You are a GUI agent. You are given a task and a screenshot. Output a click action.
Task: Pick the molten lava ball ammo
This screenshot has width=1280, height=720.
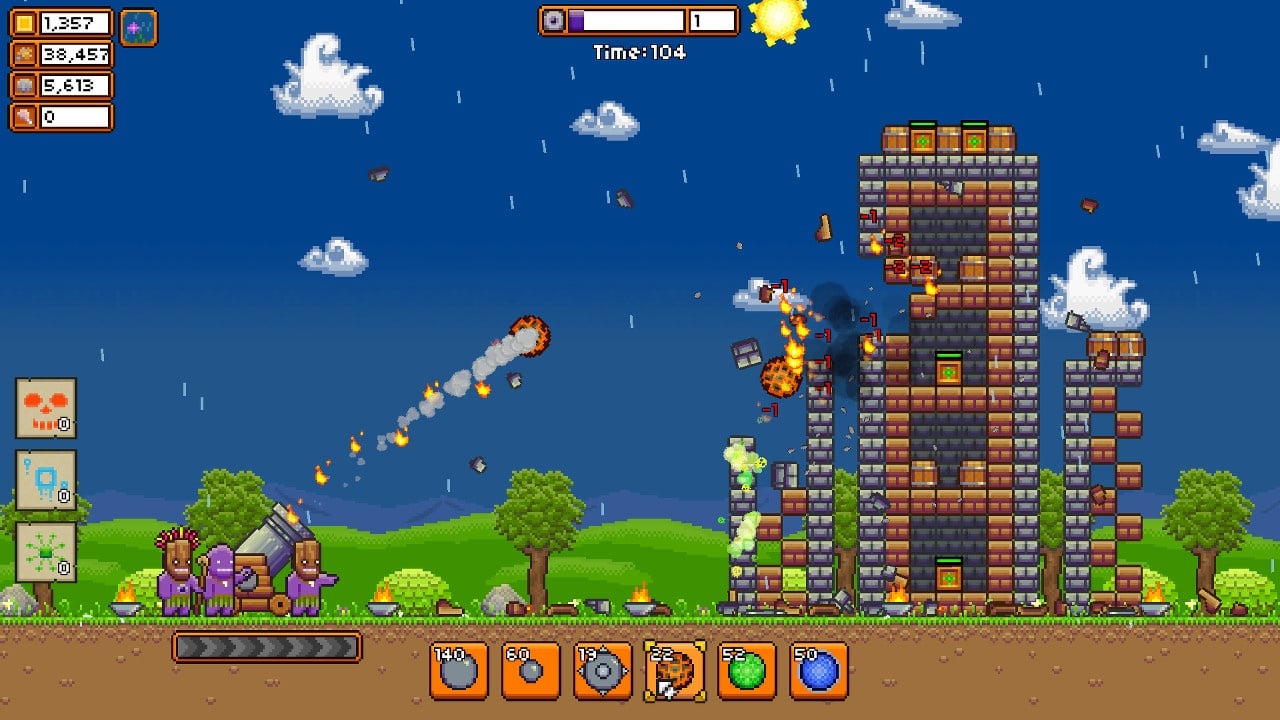coord(675,670)
